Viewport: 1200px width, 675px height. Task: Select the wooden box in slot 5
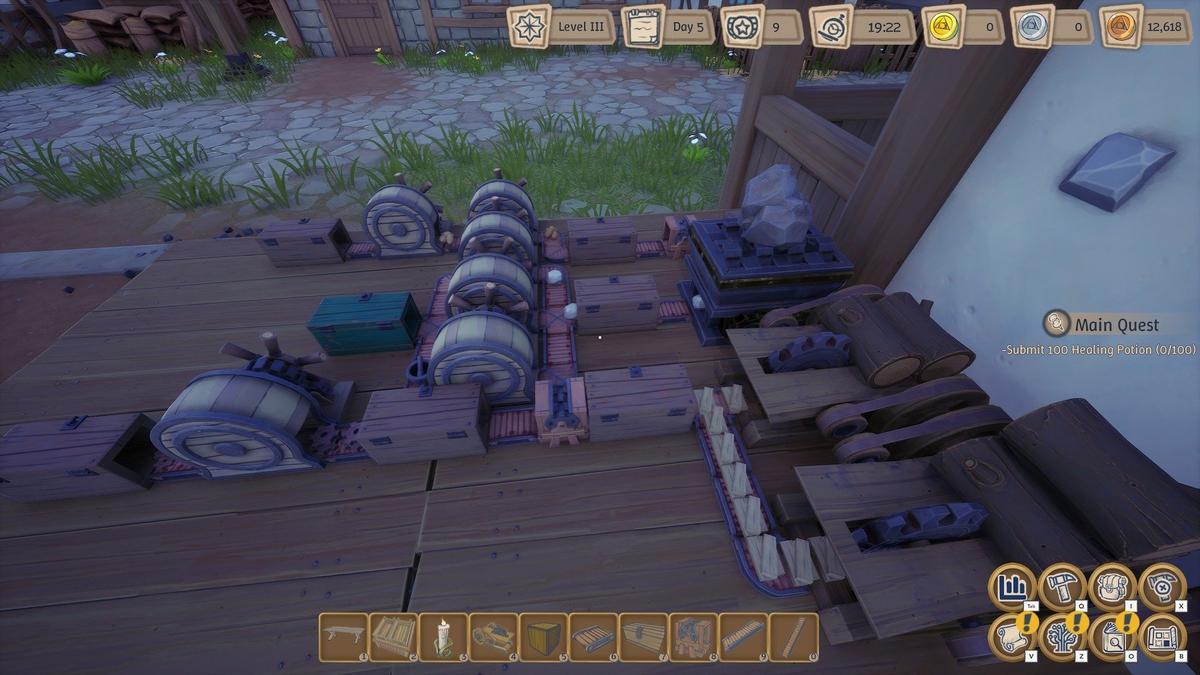pyautogui.click(x=543, y=636)
